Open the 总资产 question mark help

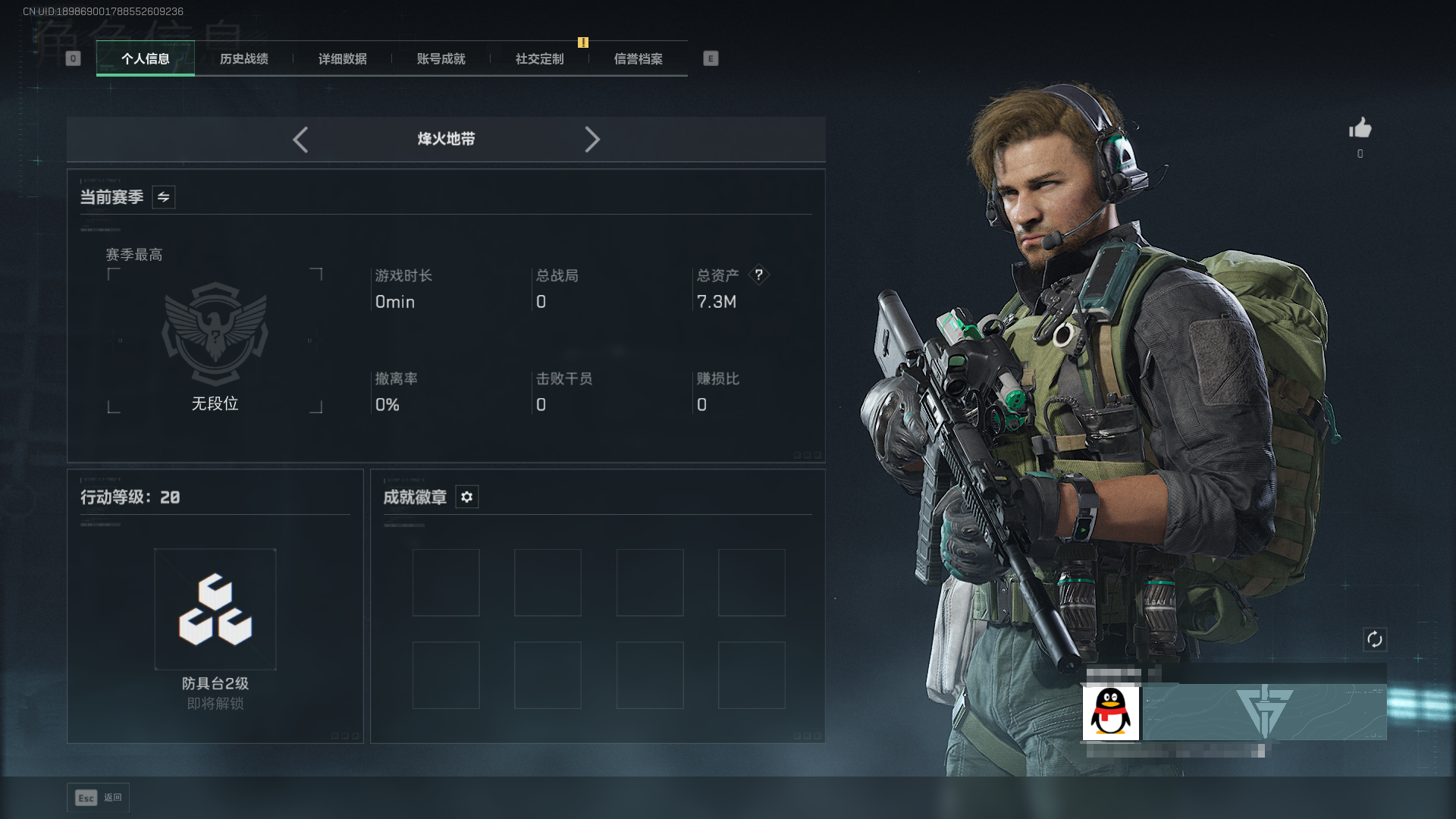(x=758, y=275)
